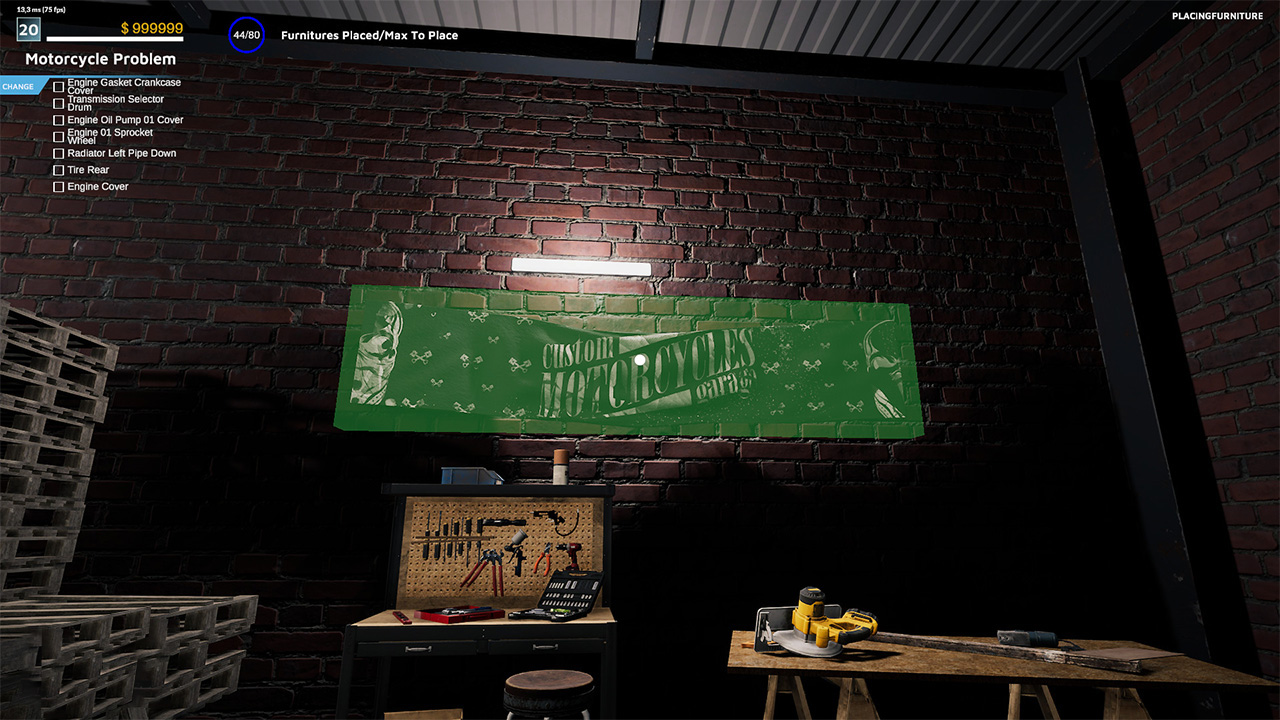Enable the Transmission Selector Drum checkbox

pyautogui.click(x=58, y=103)
